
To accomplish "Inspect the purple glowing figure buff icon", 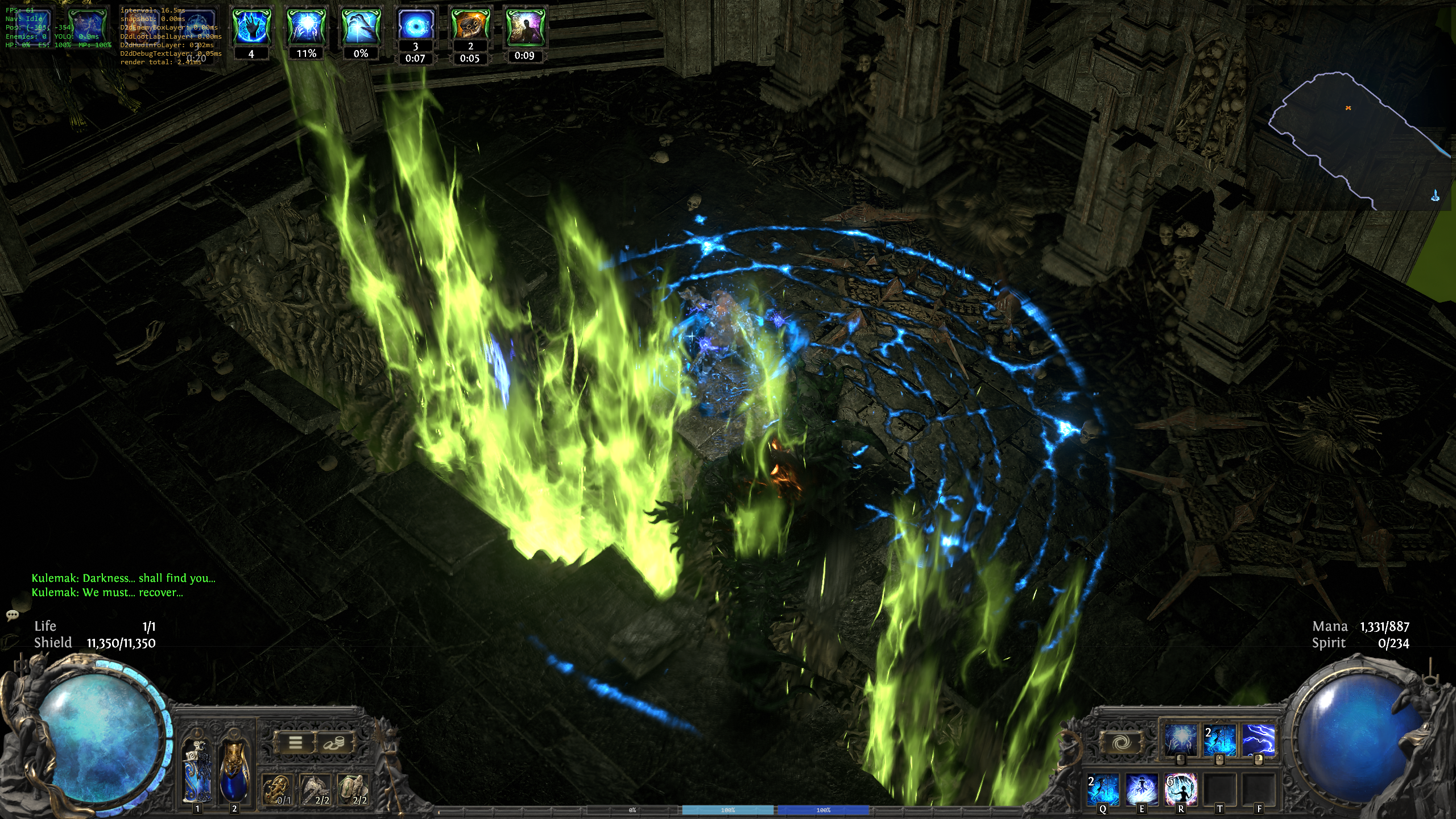I will click(x=524, y=27).
